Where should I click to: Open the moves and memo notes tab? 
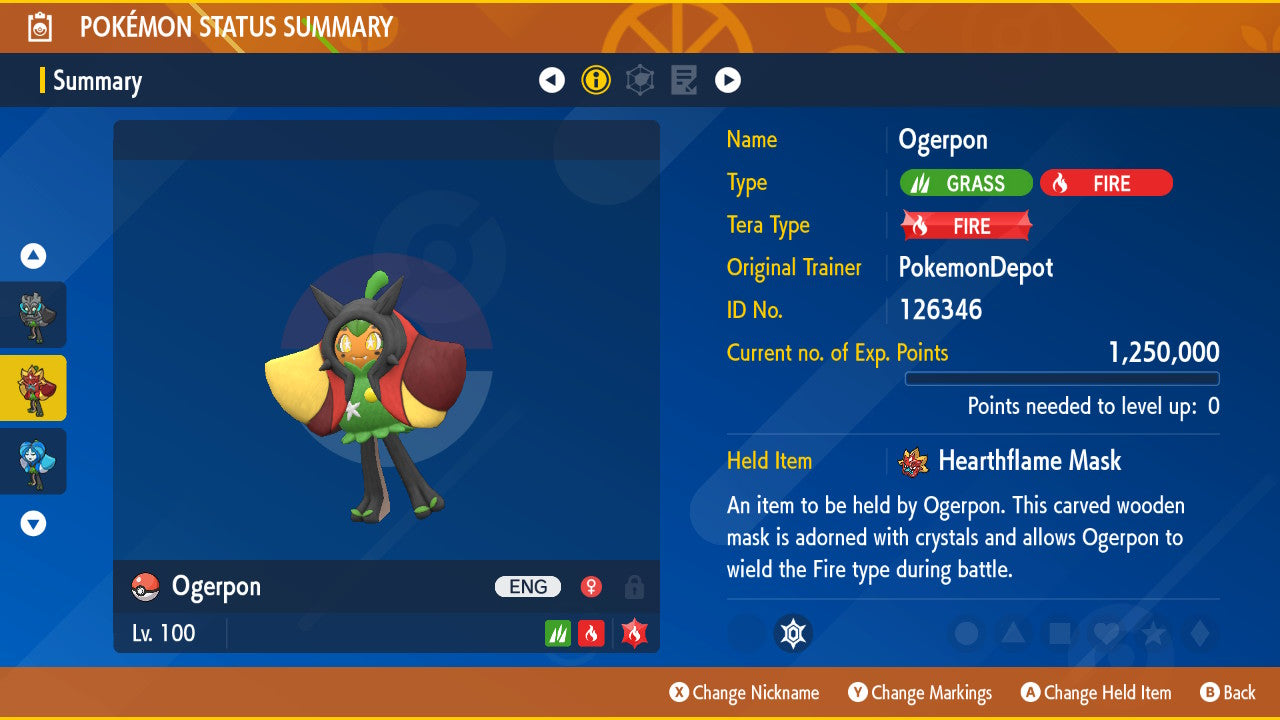pyautogui.click(x=684, y=80)
